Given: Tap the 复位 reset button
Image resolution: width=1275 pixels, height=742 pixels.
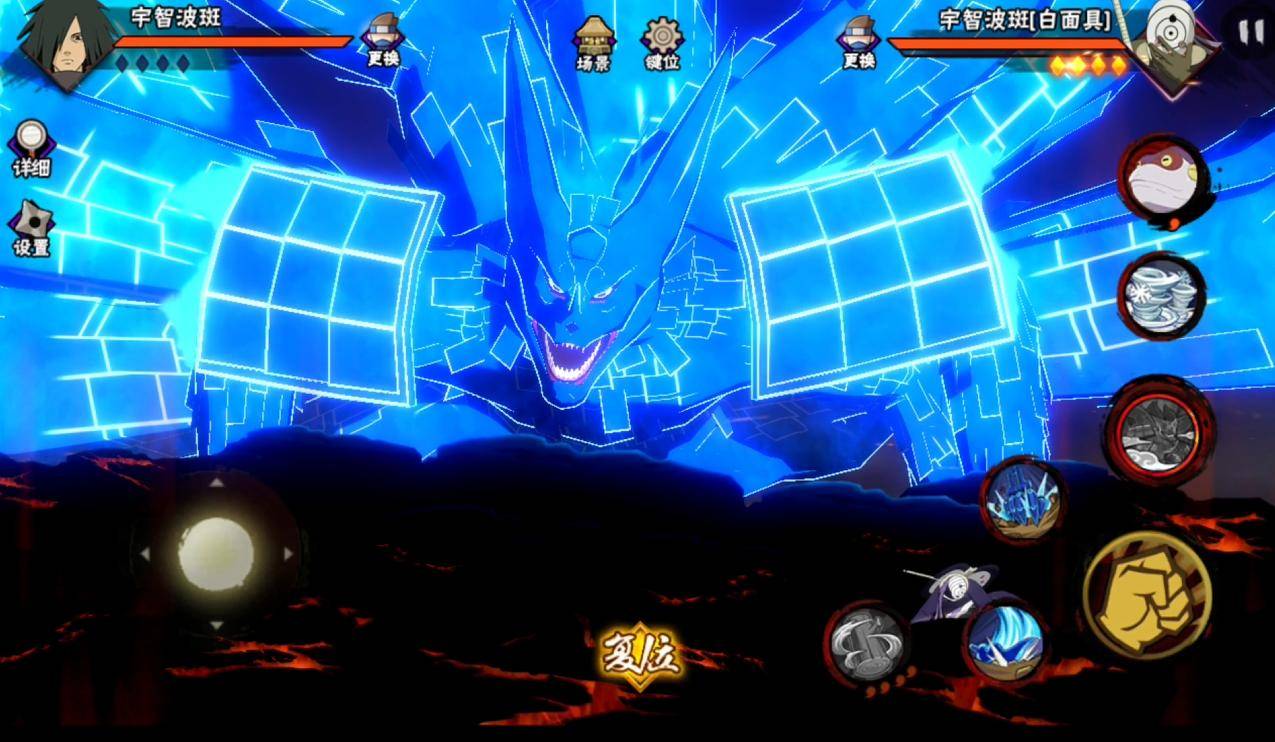Looking at the screenshot, I should tap(640, 655).
